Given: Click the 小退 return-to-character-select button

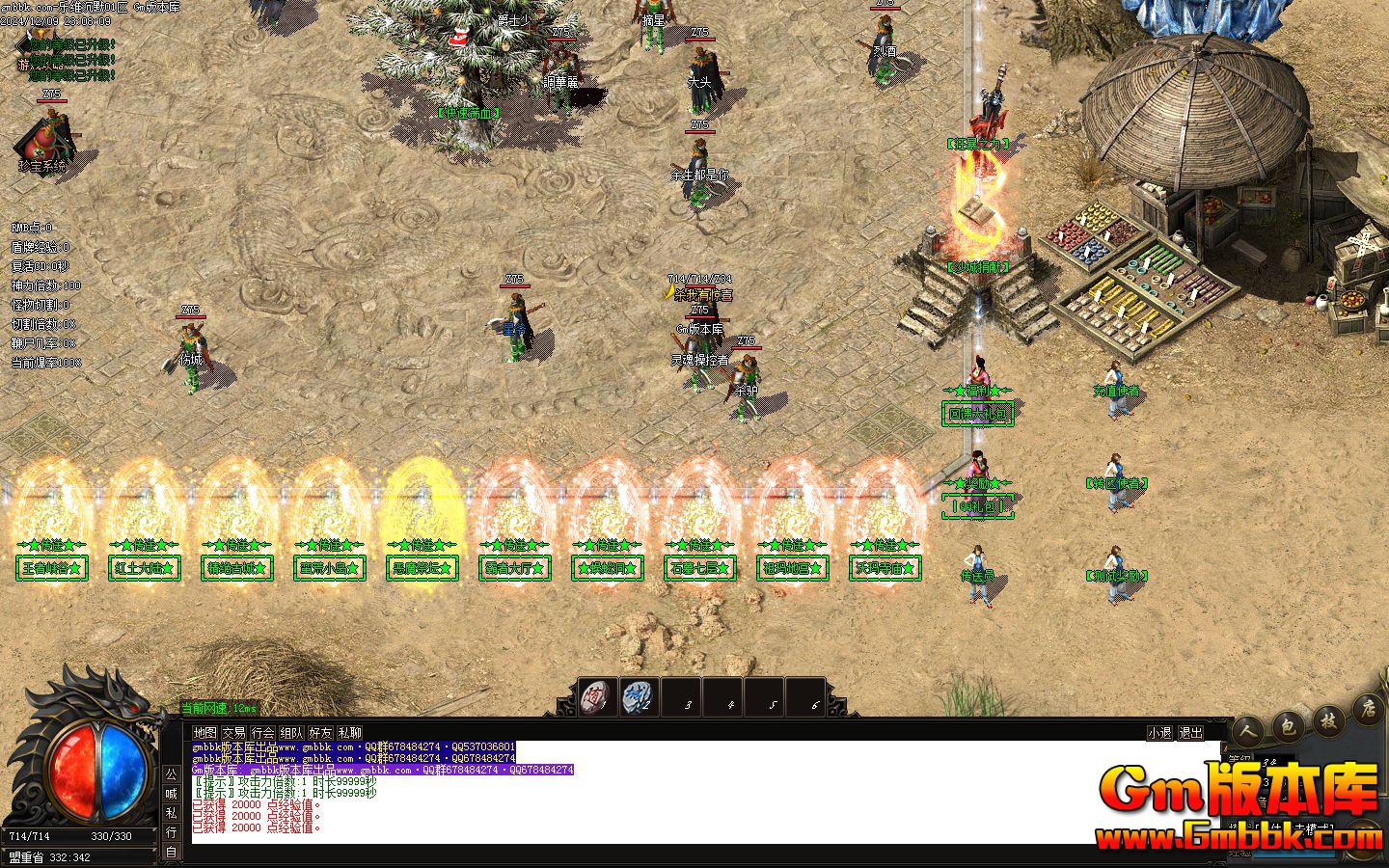Looking at the screenshot, I should click(1159, 733).
